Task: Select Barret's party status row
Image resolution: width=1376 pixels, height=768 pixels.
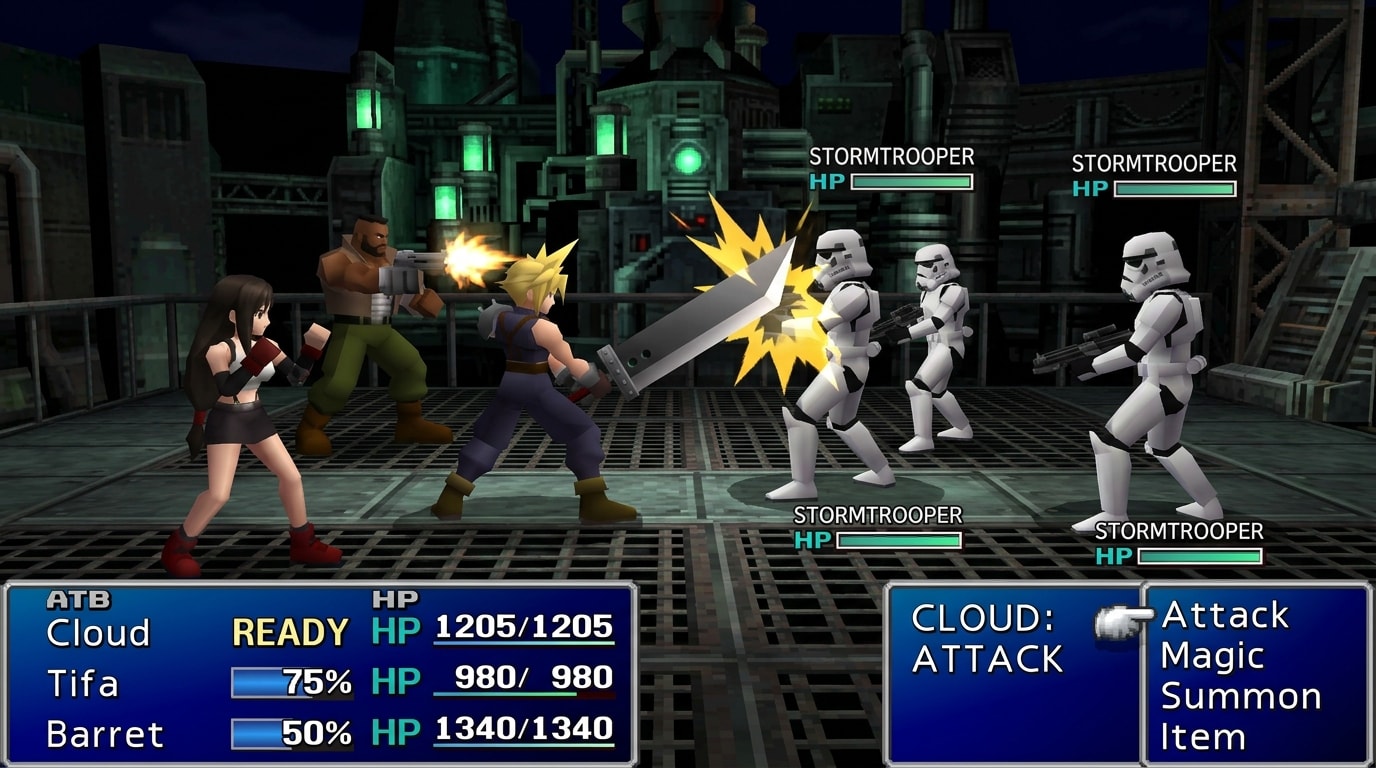Action: coord(105,734)
